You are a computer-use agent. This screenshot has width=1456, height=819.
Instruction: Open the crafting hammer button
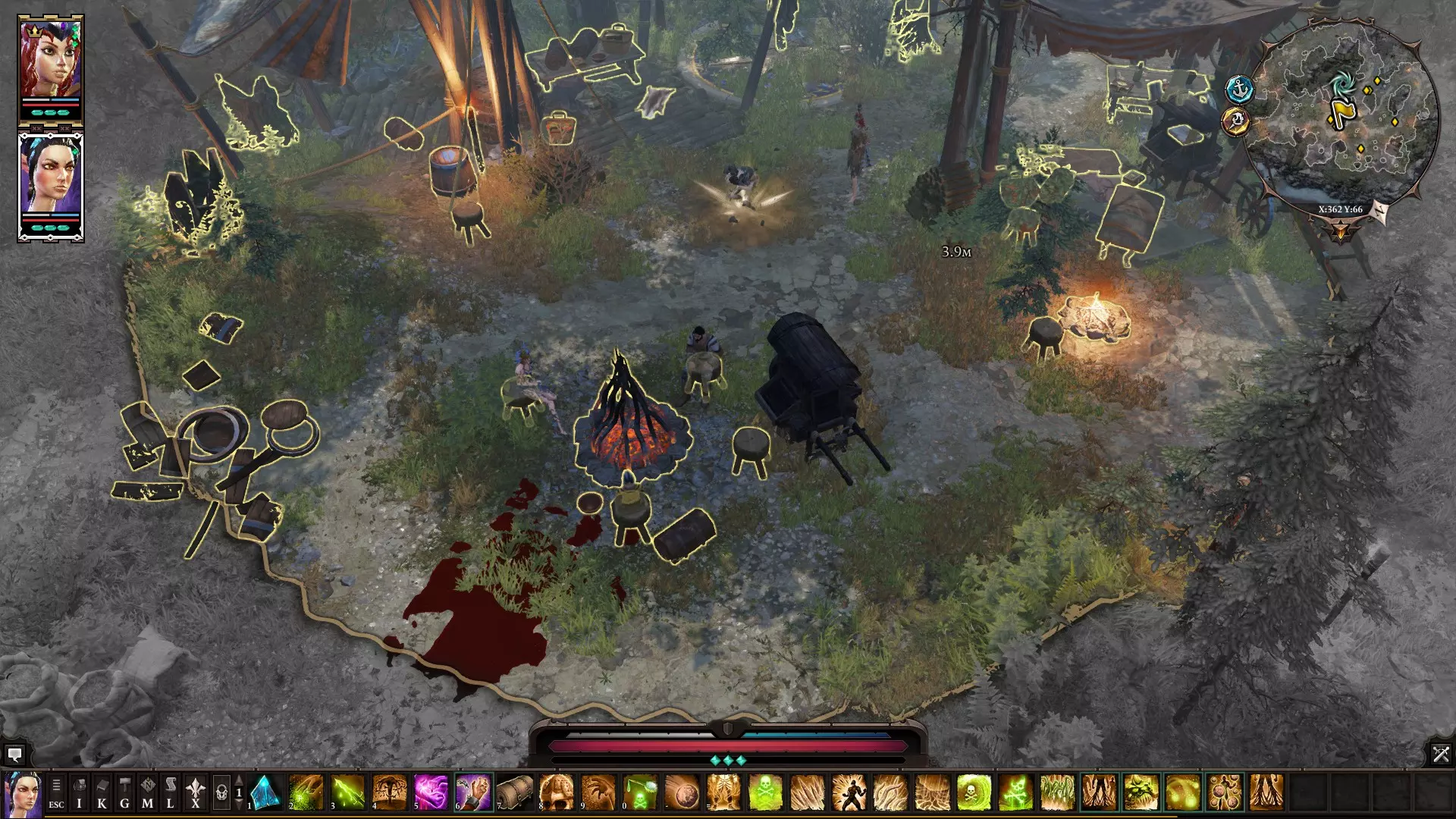click(124, 793)
